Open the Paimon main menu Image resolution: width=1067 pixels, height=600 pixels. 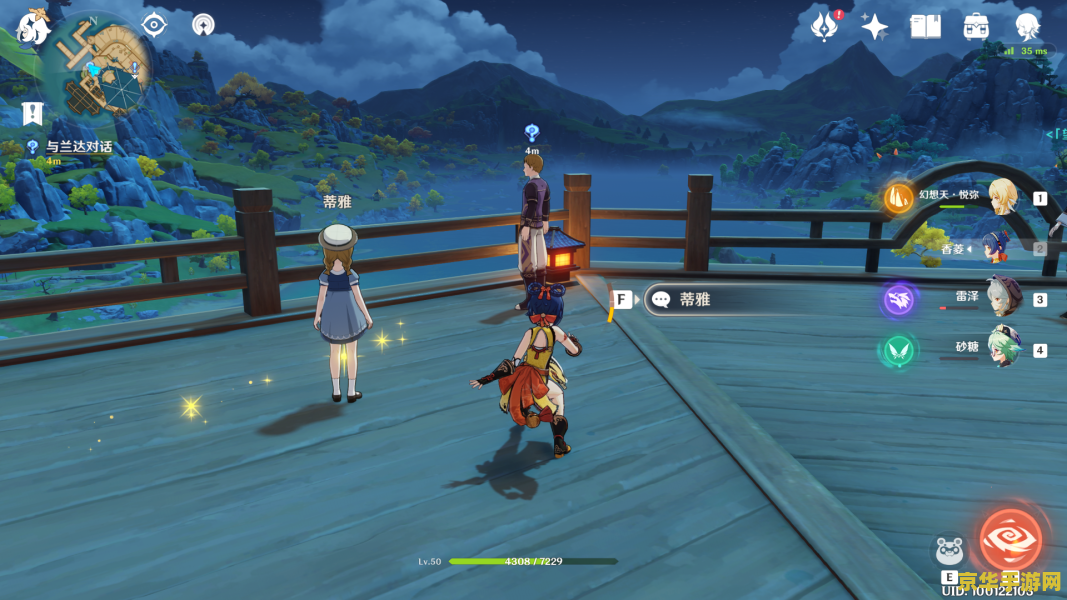[33, 27]
